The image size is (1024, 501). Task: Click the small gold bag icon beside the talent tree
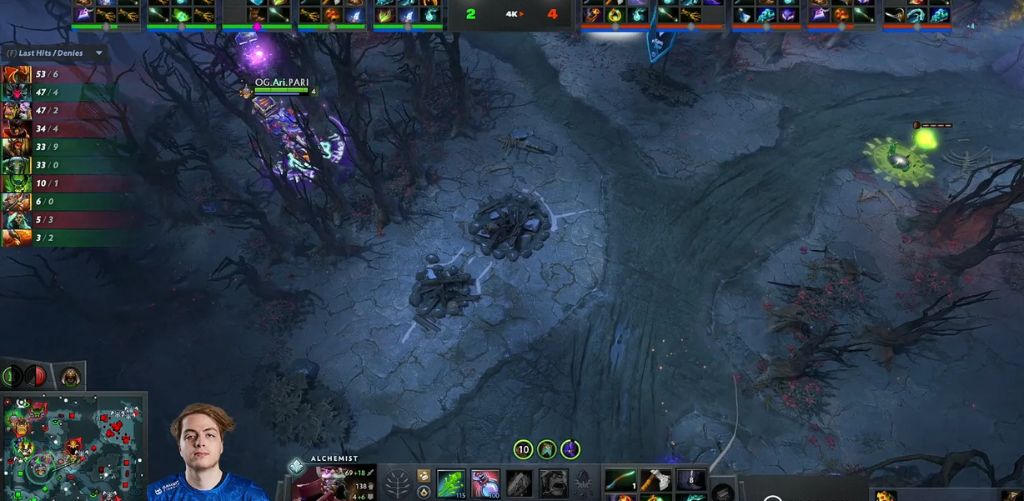(423, 475)
